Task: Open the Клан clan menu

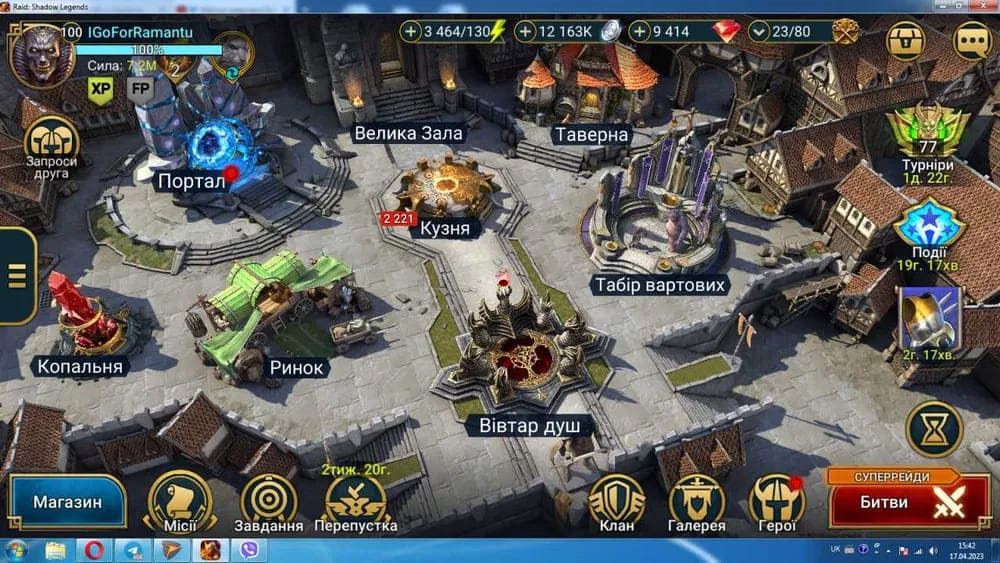Action: point(615,498)
